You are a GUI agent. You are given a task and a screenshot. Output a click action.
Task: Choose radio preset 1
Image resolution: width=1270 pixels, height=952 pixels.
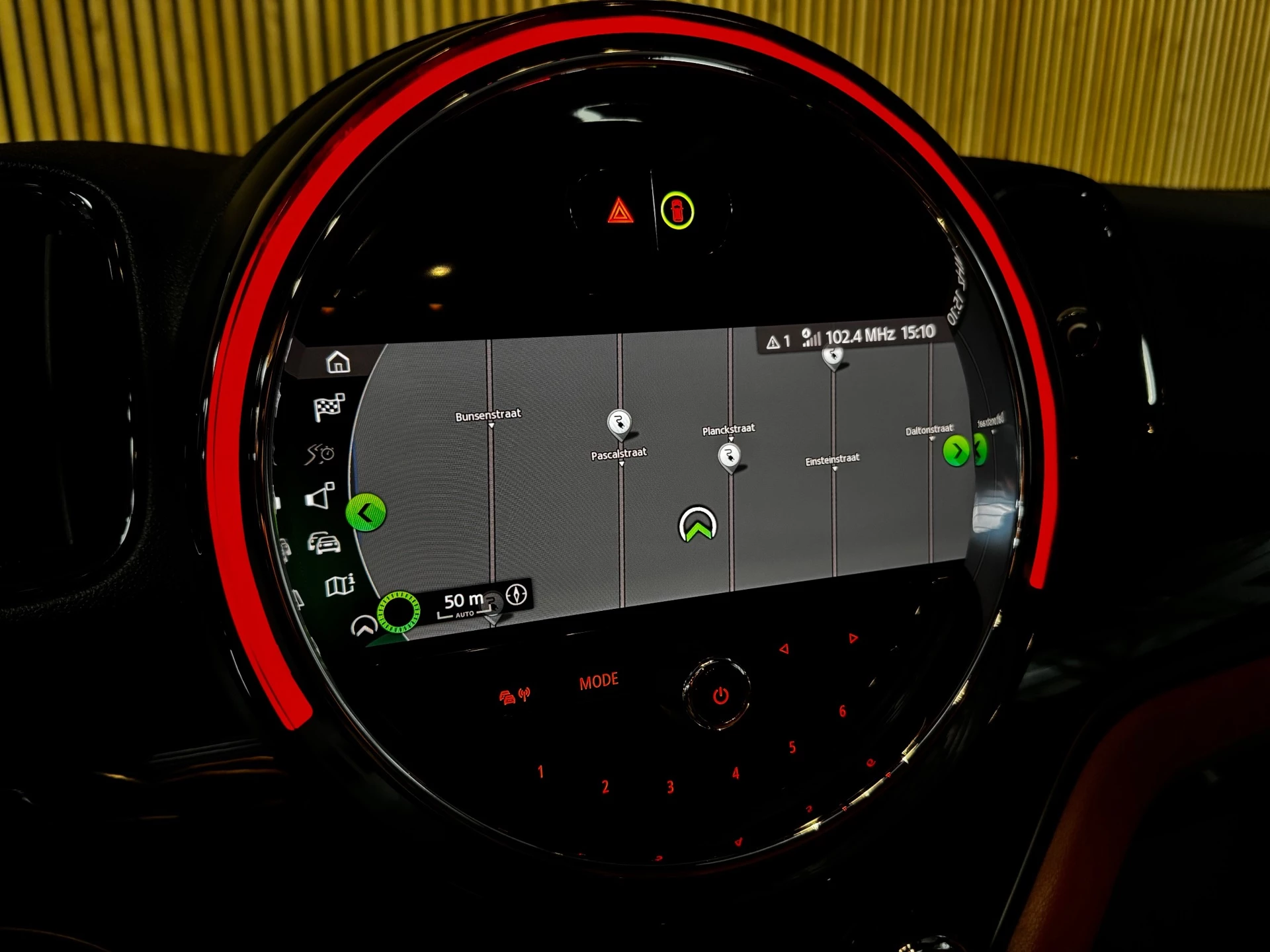pos(540,772)
